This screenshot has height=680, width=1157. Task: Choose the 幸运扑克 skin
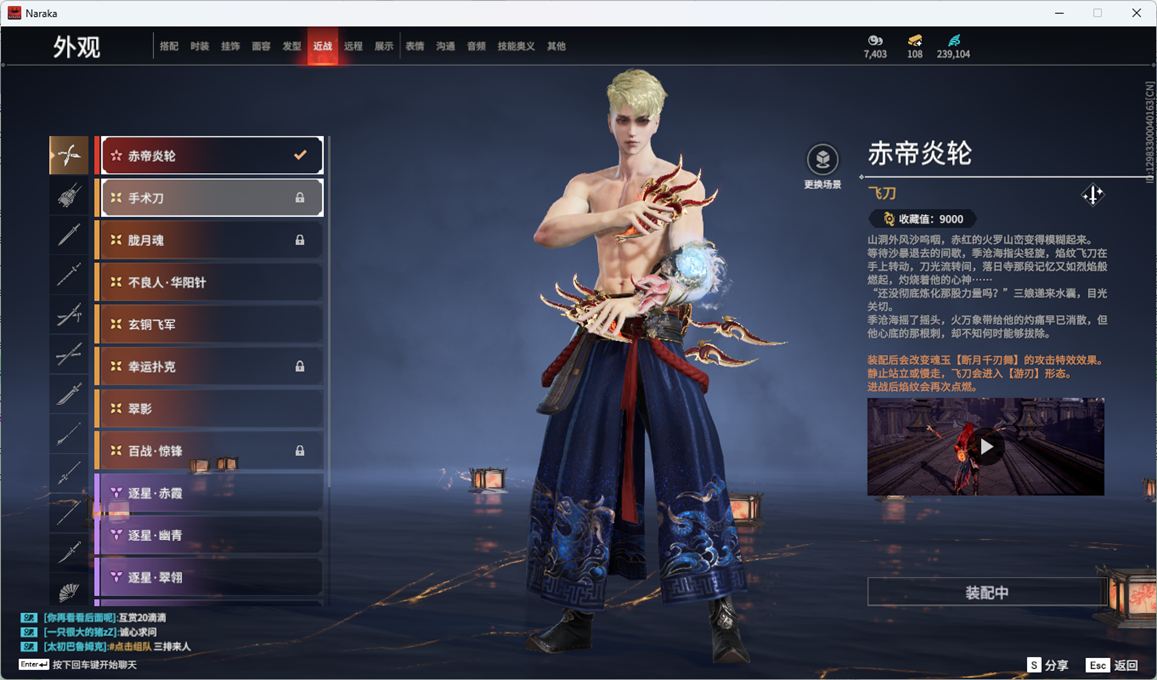click(x=210, y=367)
